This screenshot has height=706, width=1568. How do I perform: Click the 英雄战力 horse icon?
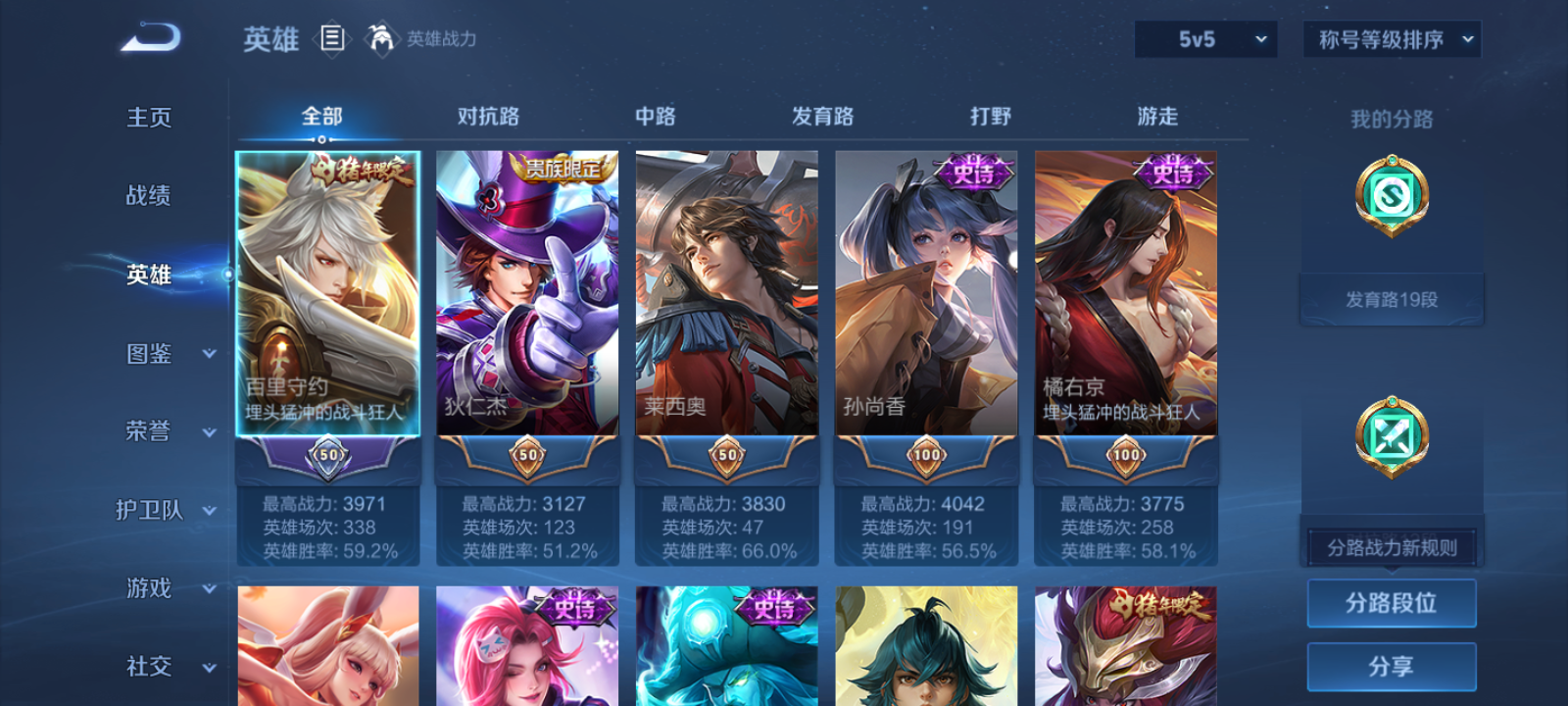click(x=382, y=39)
